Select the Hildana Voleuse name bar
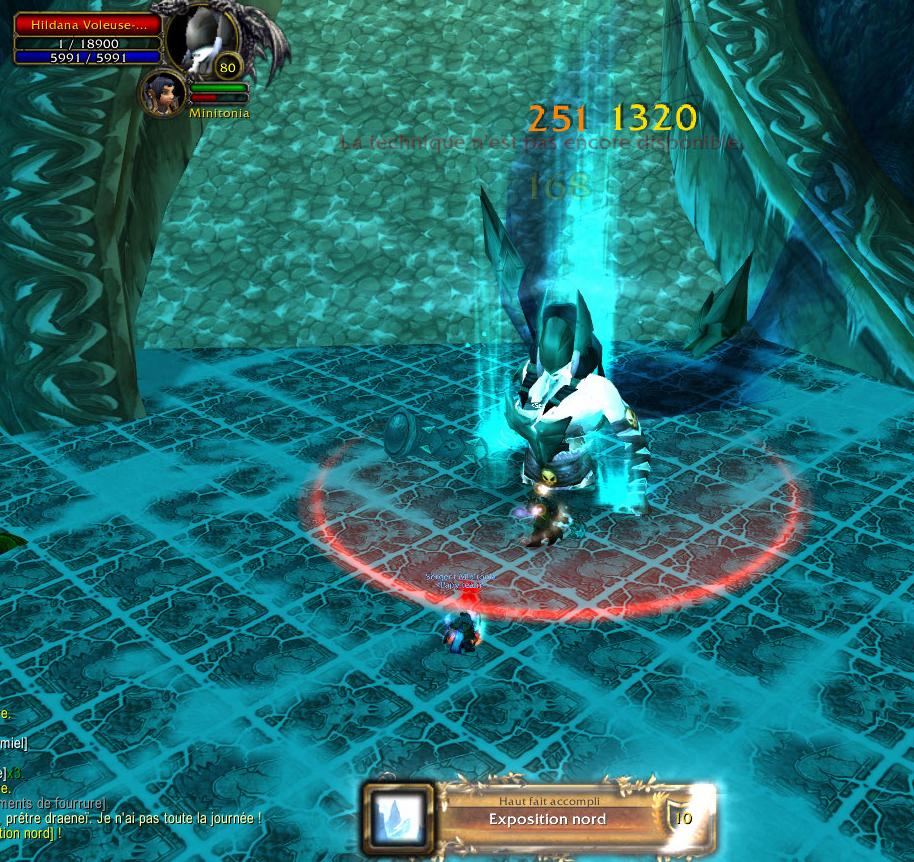Viewport: 914px width, 862px height. coord(87,25)
